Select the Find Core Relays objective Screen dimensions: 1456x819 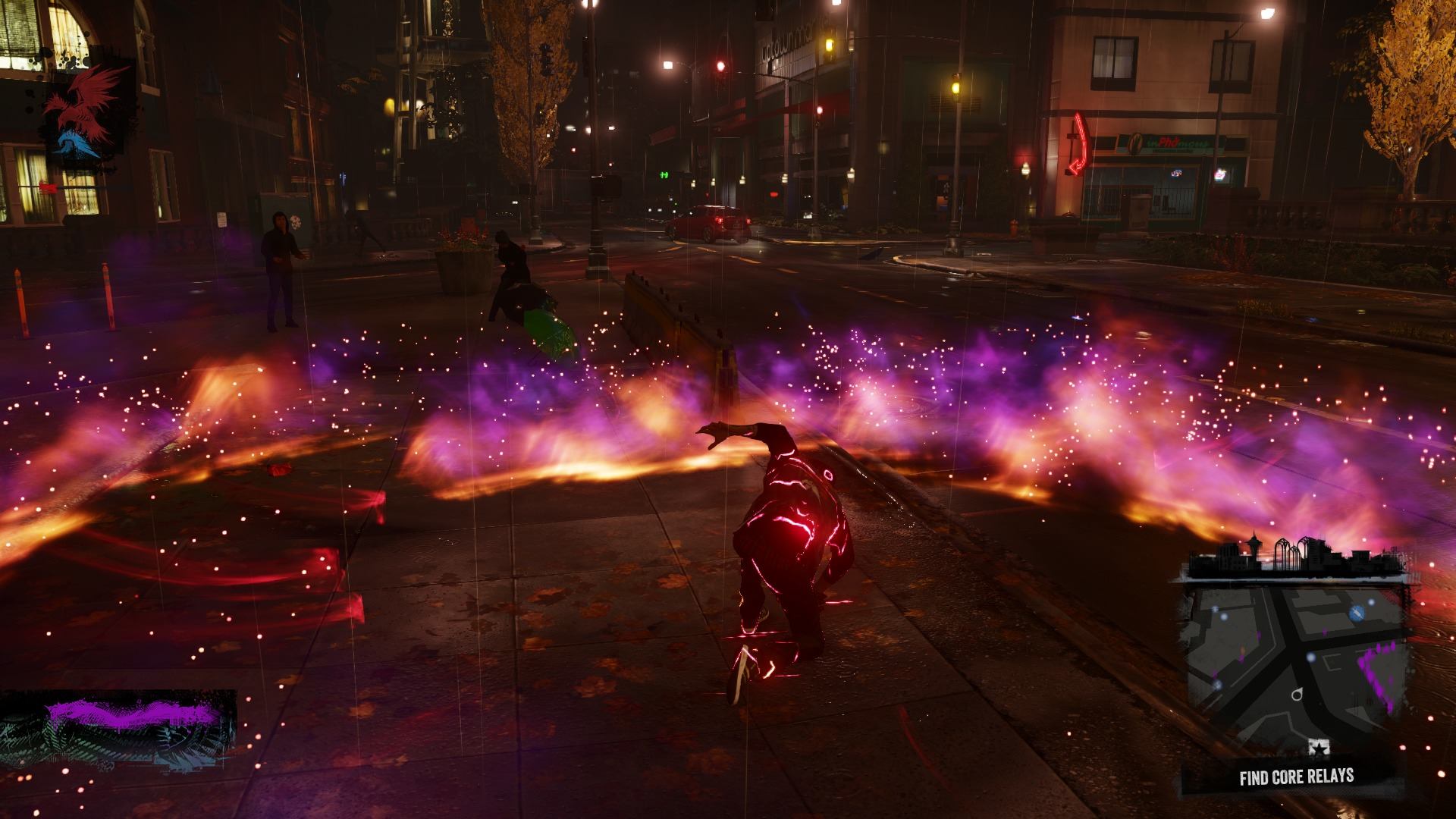pyautogui.click(x=1296, y=777)
